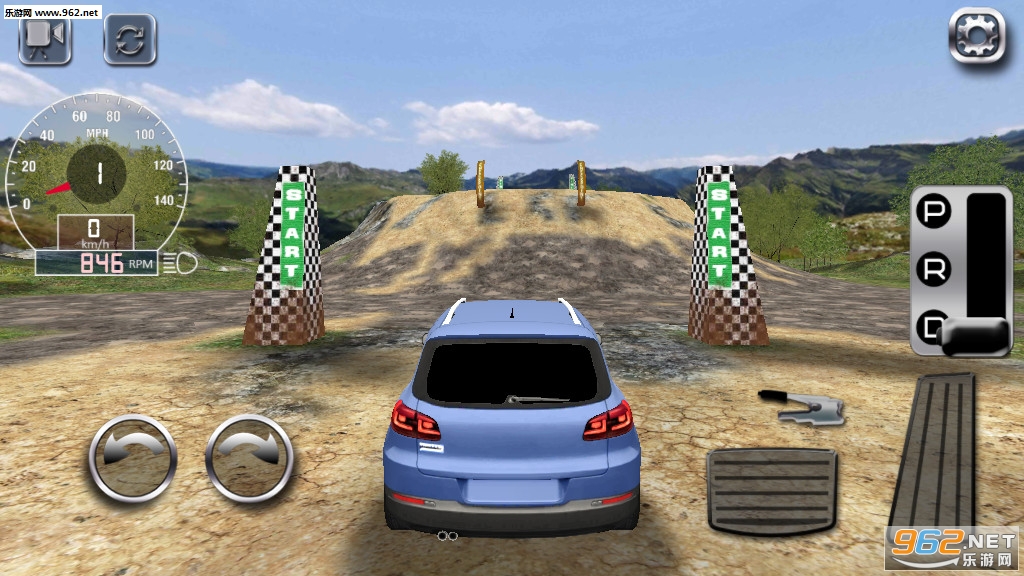Steer right with the right arrow button
1024x576 pixels.
(x=249, y=458)
